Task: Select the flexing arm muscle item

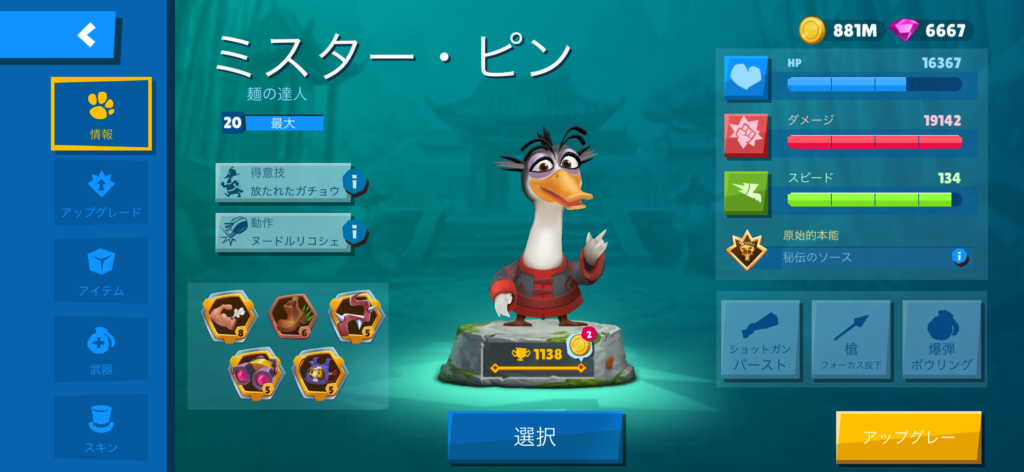Action: tap(226, 316)
